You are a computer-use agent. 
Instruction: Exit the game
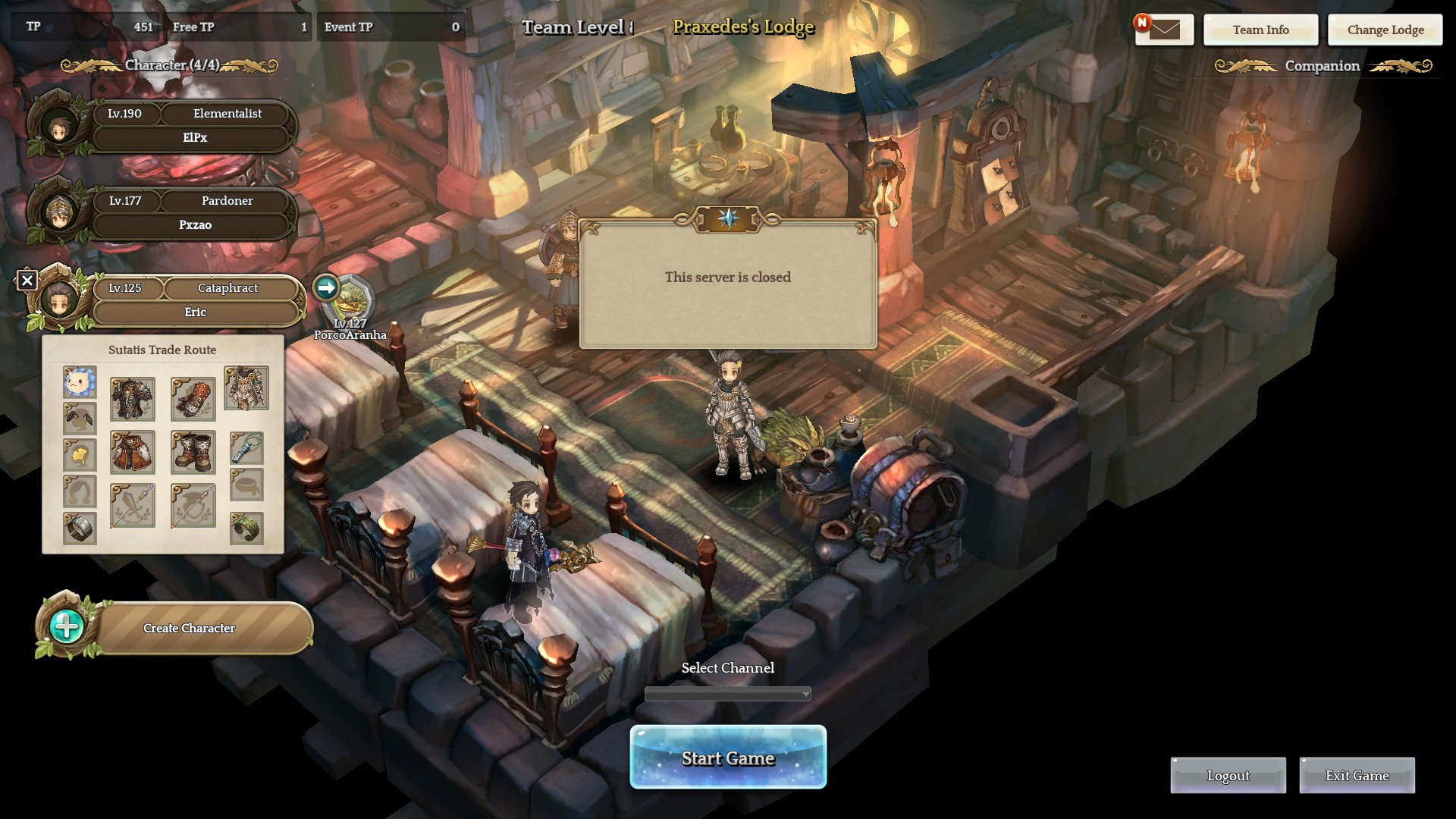[1357, 775]
